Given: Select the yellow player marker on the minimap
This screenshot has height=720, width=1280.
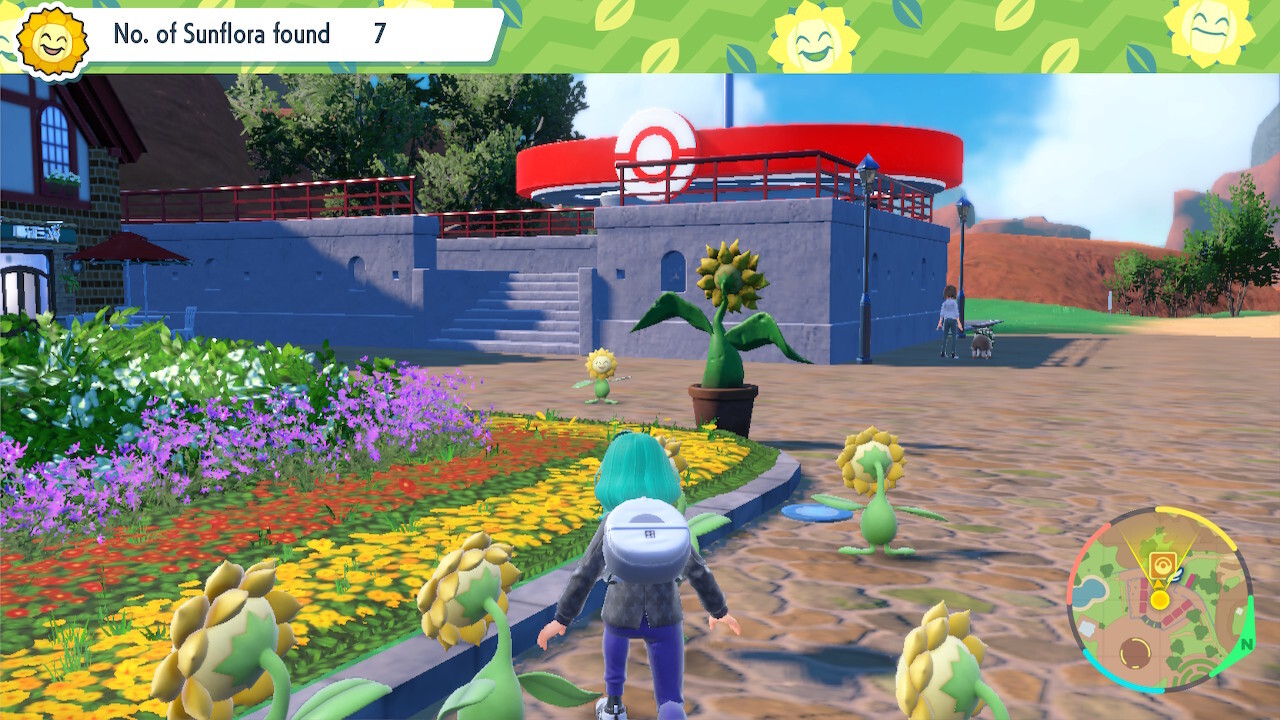Looking at the screenshot, I should (1159, 597).
